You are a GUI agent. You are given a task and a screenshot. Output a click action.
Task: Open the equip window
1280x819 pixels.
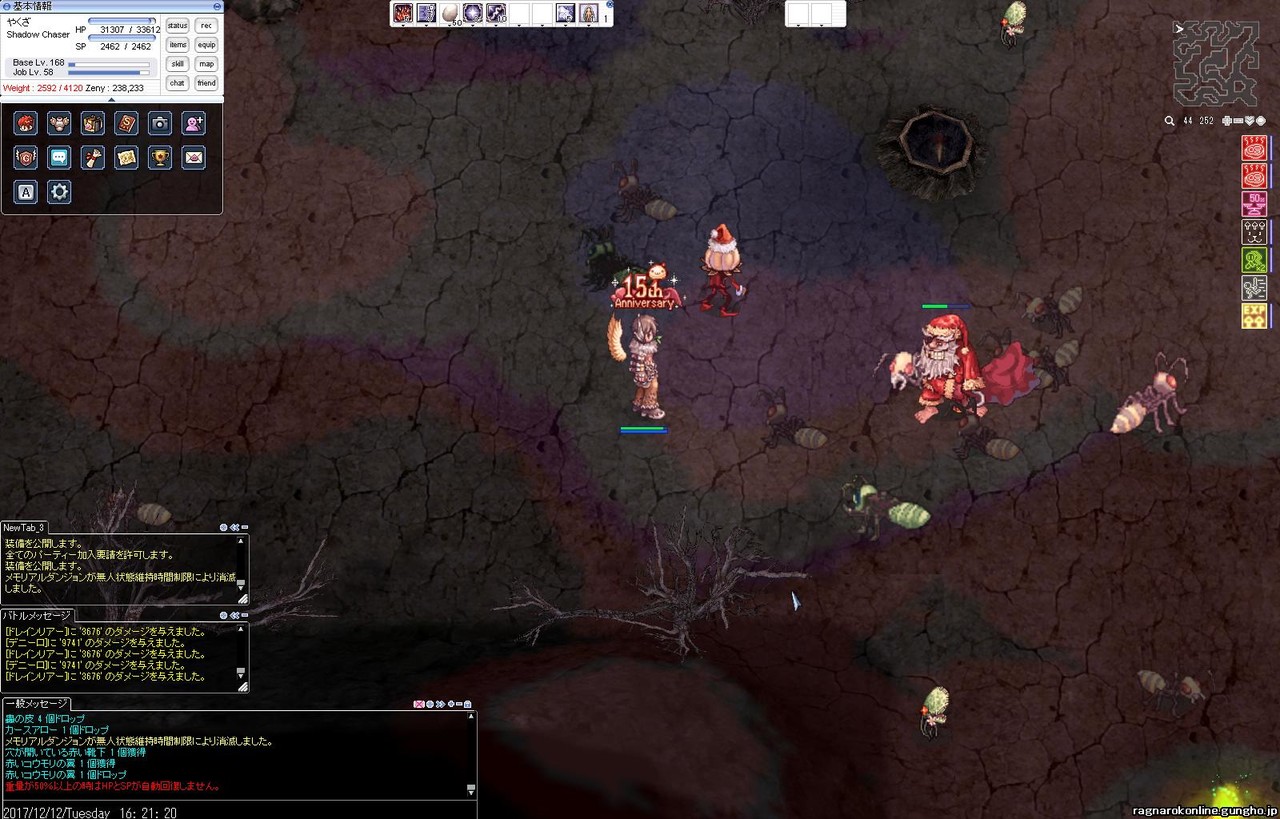(206, 45)
